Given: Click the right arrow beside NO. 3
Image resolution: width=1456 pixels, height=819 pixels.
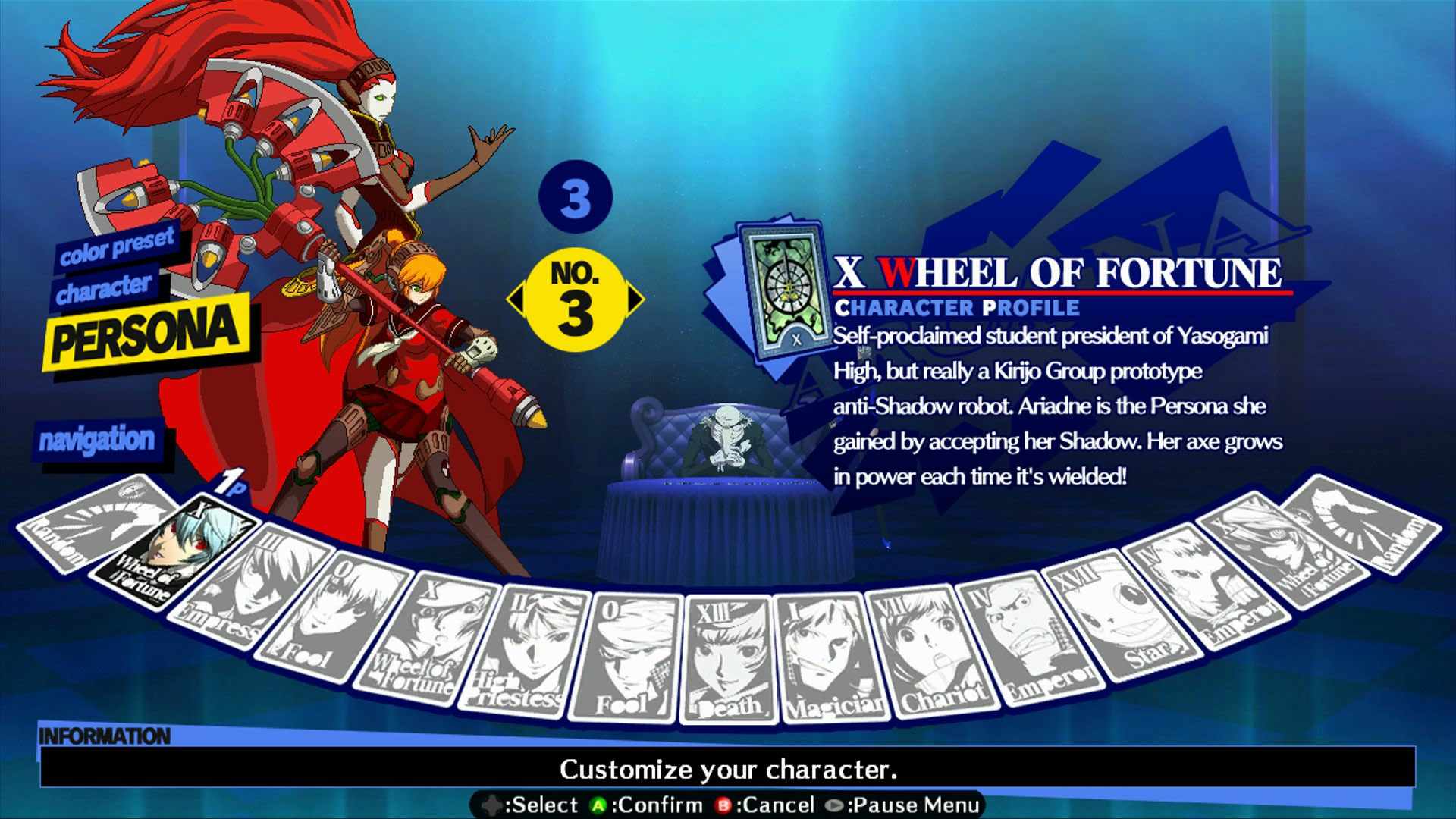Looking at the screenshot, I should point(633,300).
